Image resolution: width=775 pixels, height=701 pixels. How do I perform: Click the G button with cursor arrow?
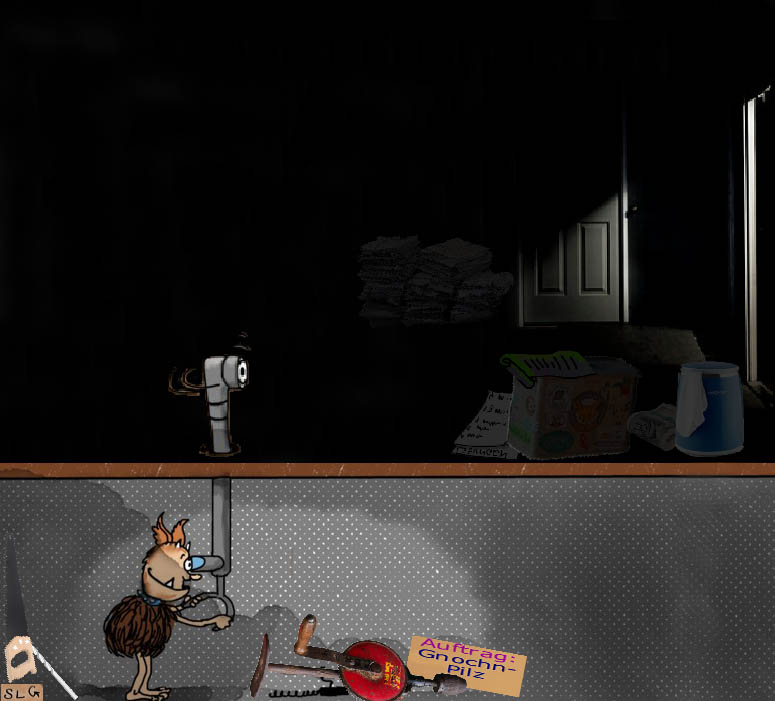click(33, 692)
